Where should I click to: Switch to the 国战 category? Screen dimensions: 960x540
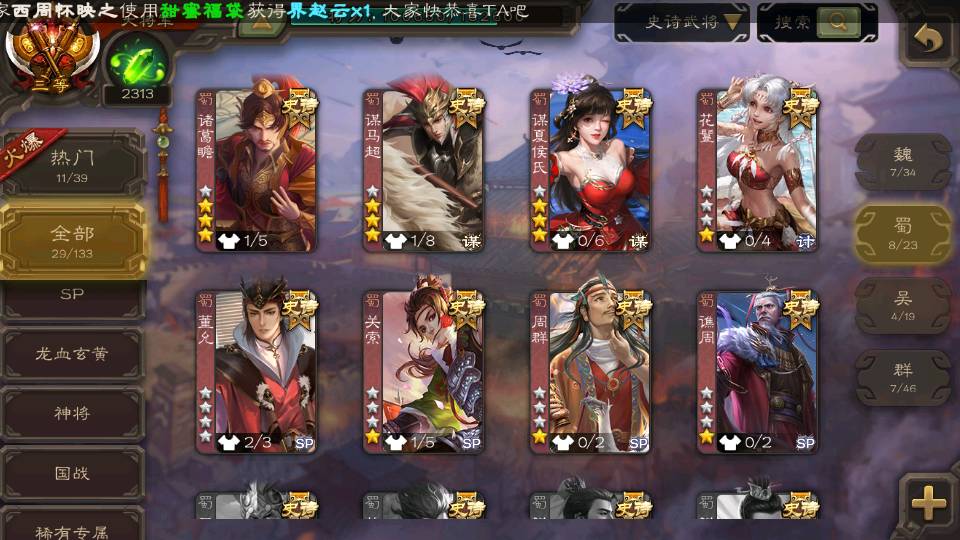click(72, 472)
